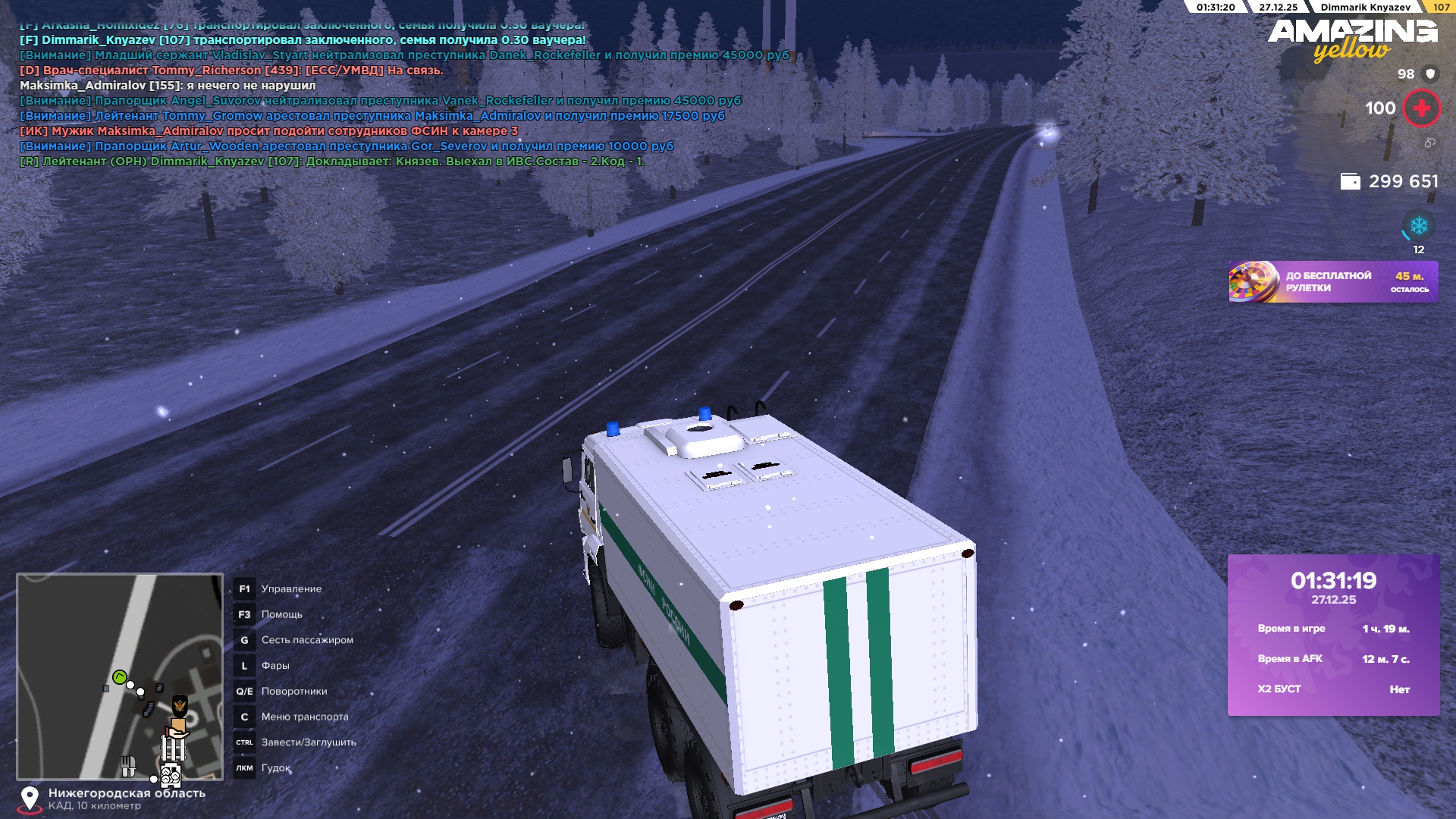Click the Dimmarik Knyazev name tab
The width and height of the screenshot is (1456, 819).
pyautogui.click(x=1365, y=8)
